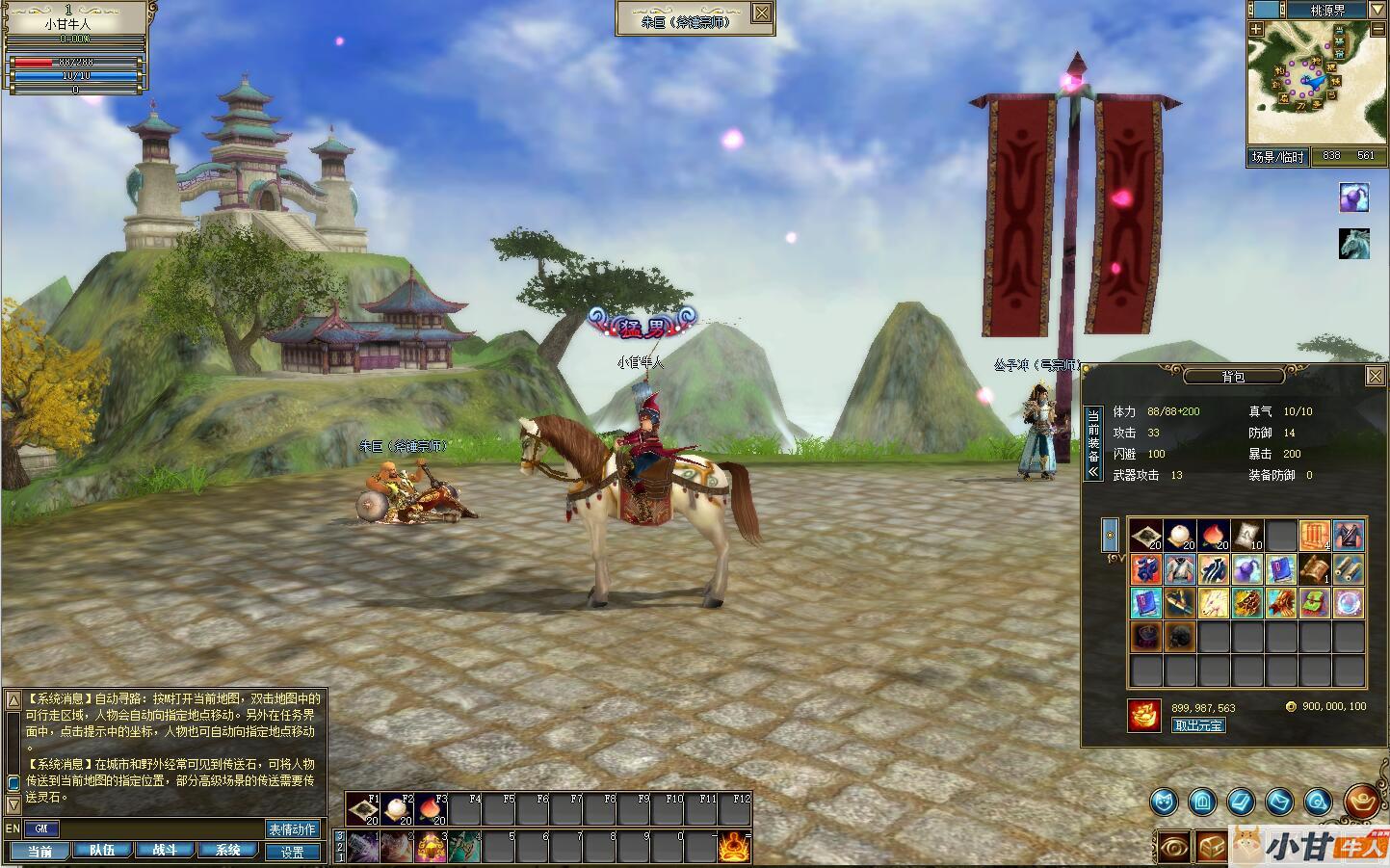1390x868 pixels.
Task: Click the horse head mount buff icon
Action: point(1353,244)
